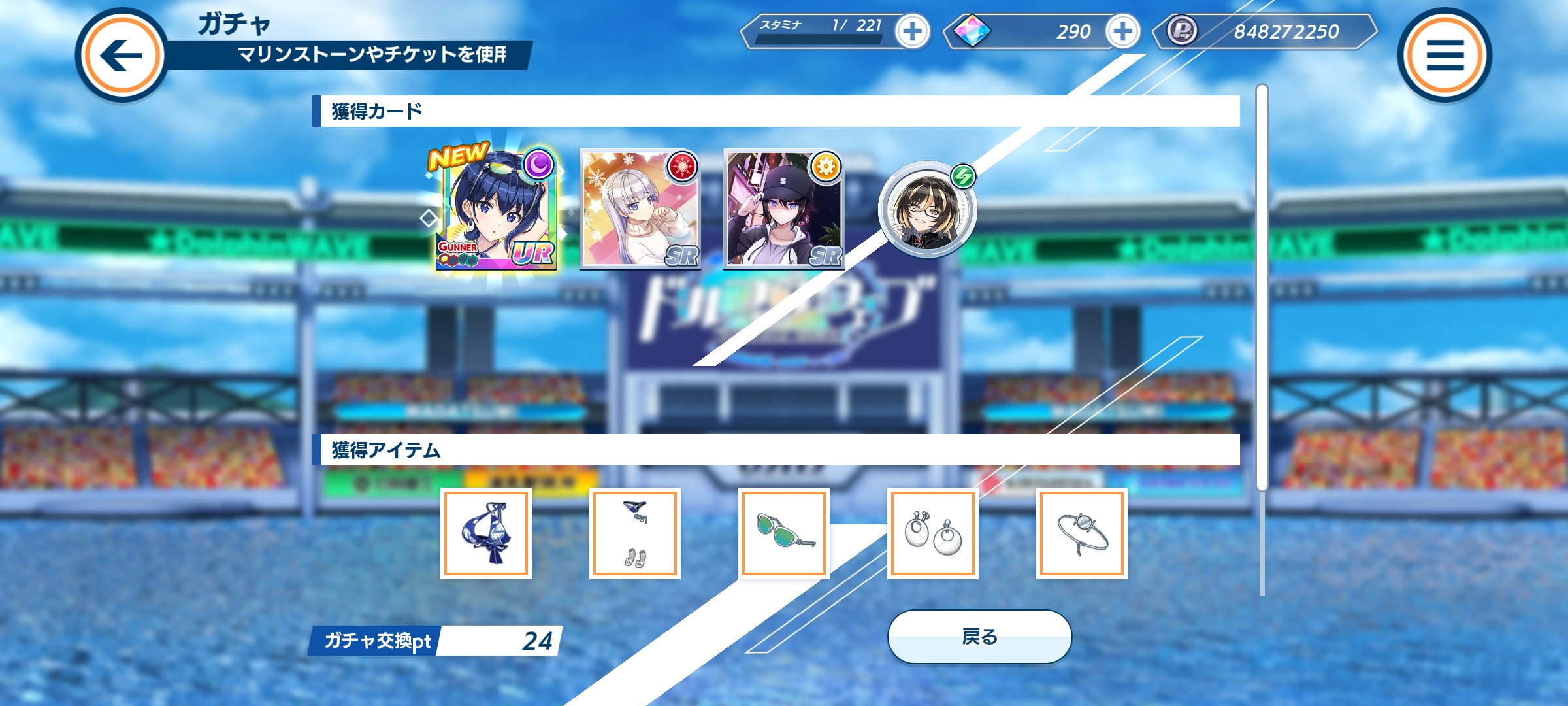Select the silver bracelet item

click(1082, 533)
